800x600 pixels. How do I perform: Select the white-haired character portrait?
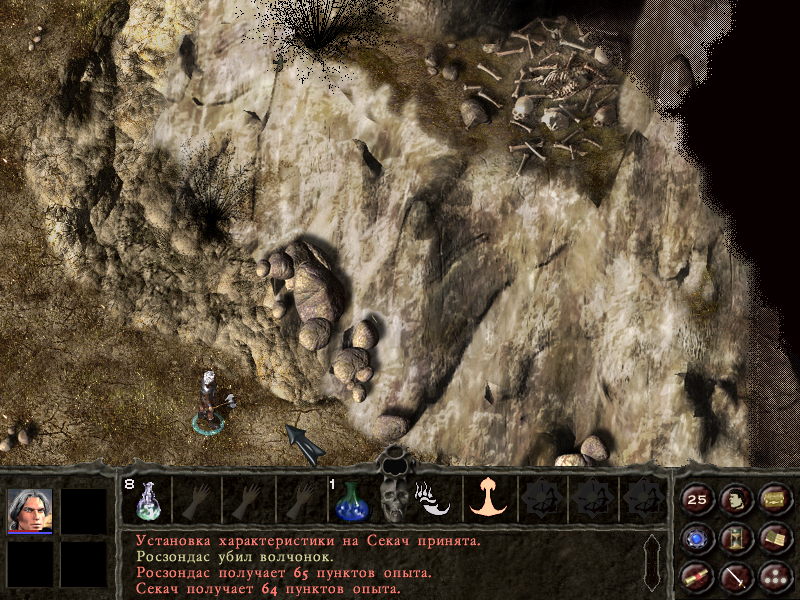click(30, 510)
